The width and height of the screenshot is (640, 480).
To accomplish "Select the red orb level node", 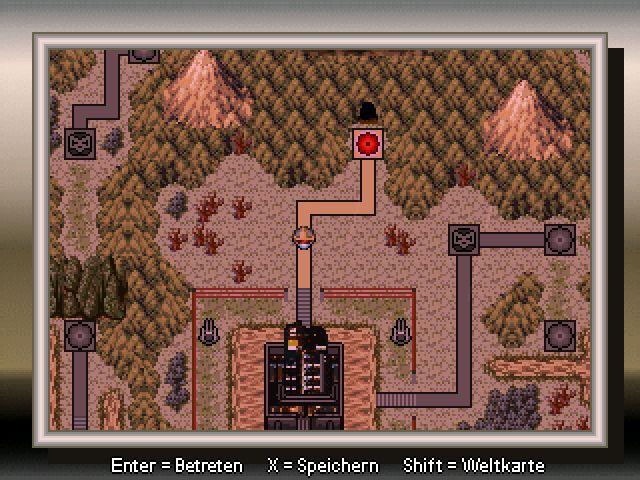I will click(369, 143).
